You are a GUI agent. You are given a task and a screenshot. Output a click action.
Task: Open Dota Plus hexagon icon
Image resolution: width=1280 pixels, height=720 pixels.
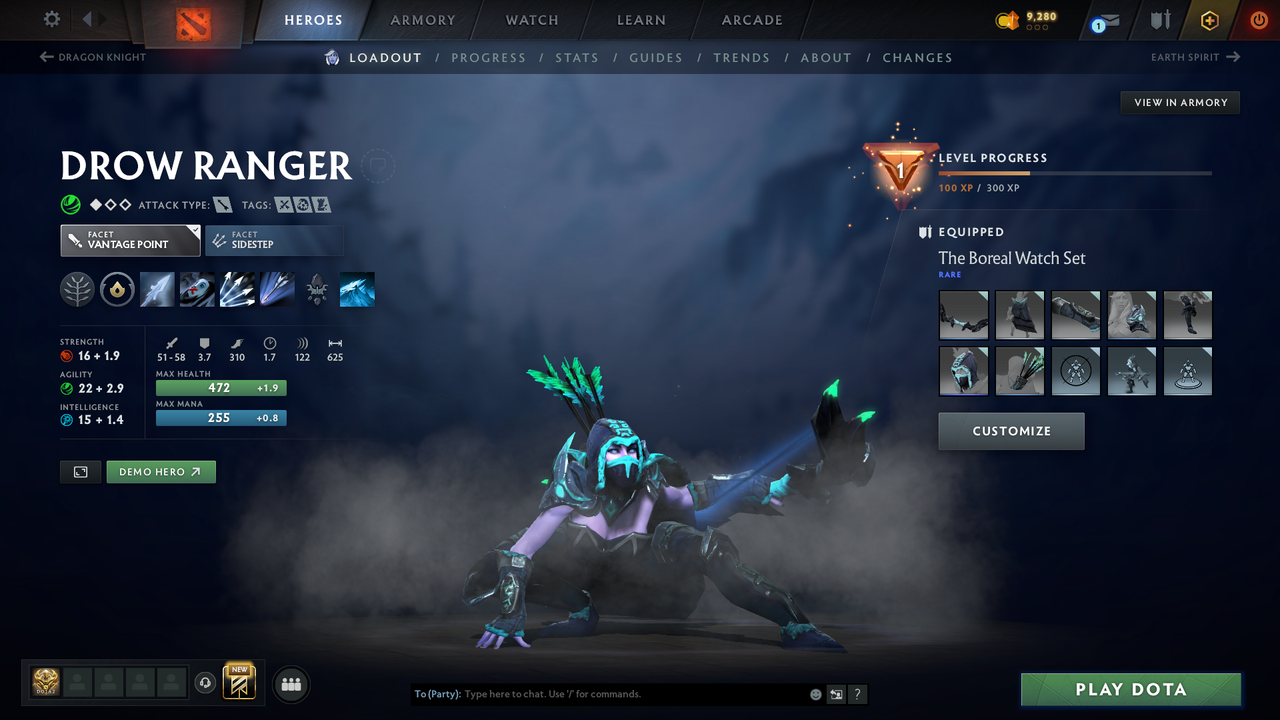(1209, 20)
